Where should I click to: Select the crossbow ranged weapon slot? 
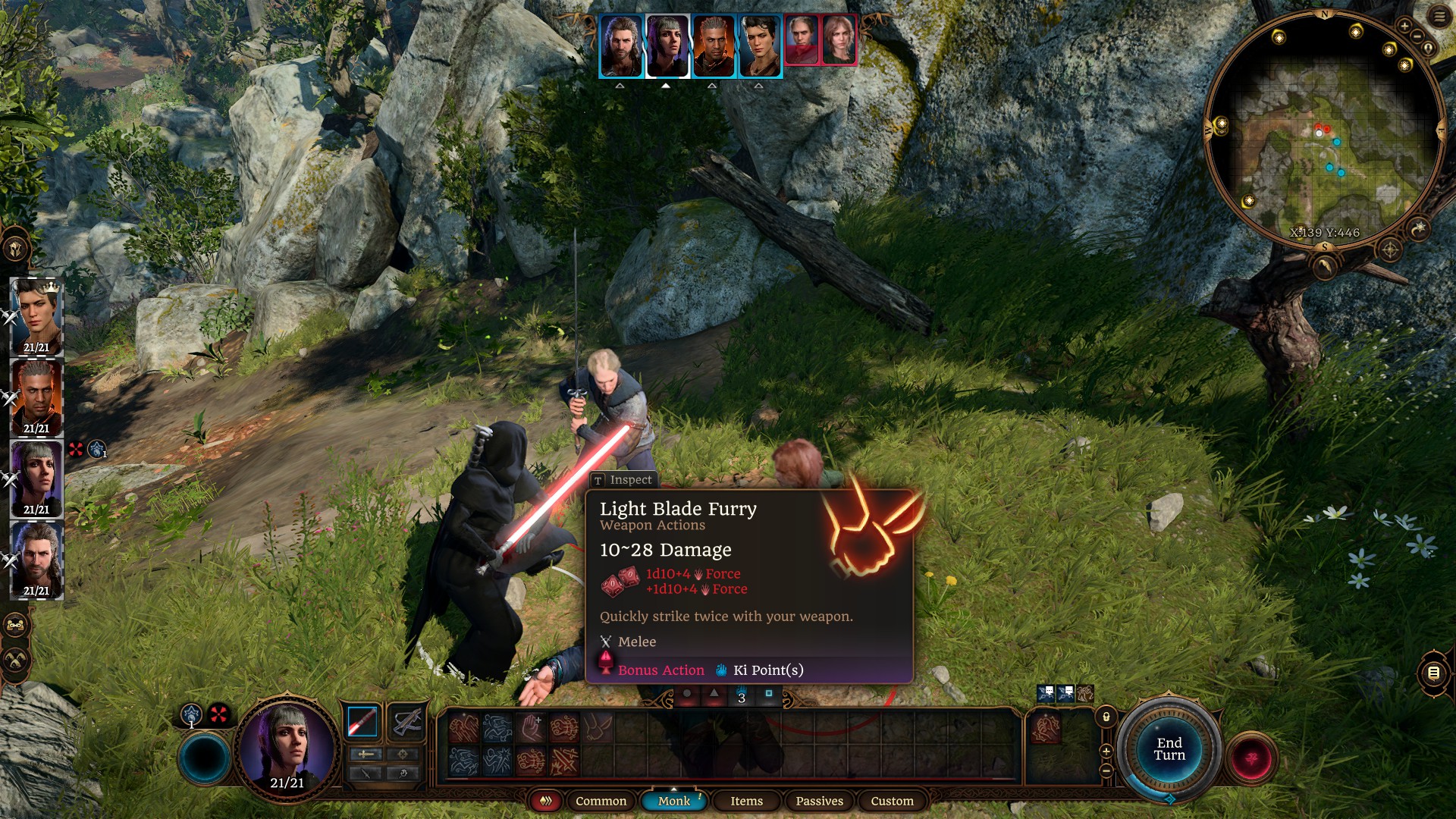tap(407, 721)
